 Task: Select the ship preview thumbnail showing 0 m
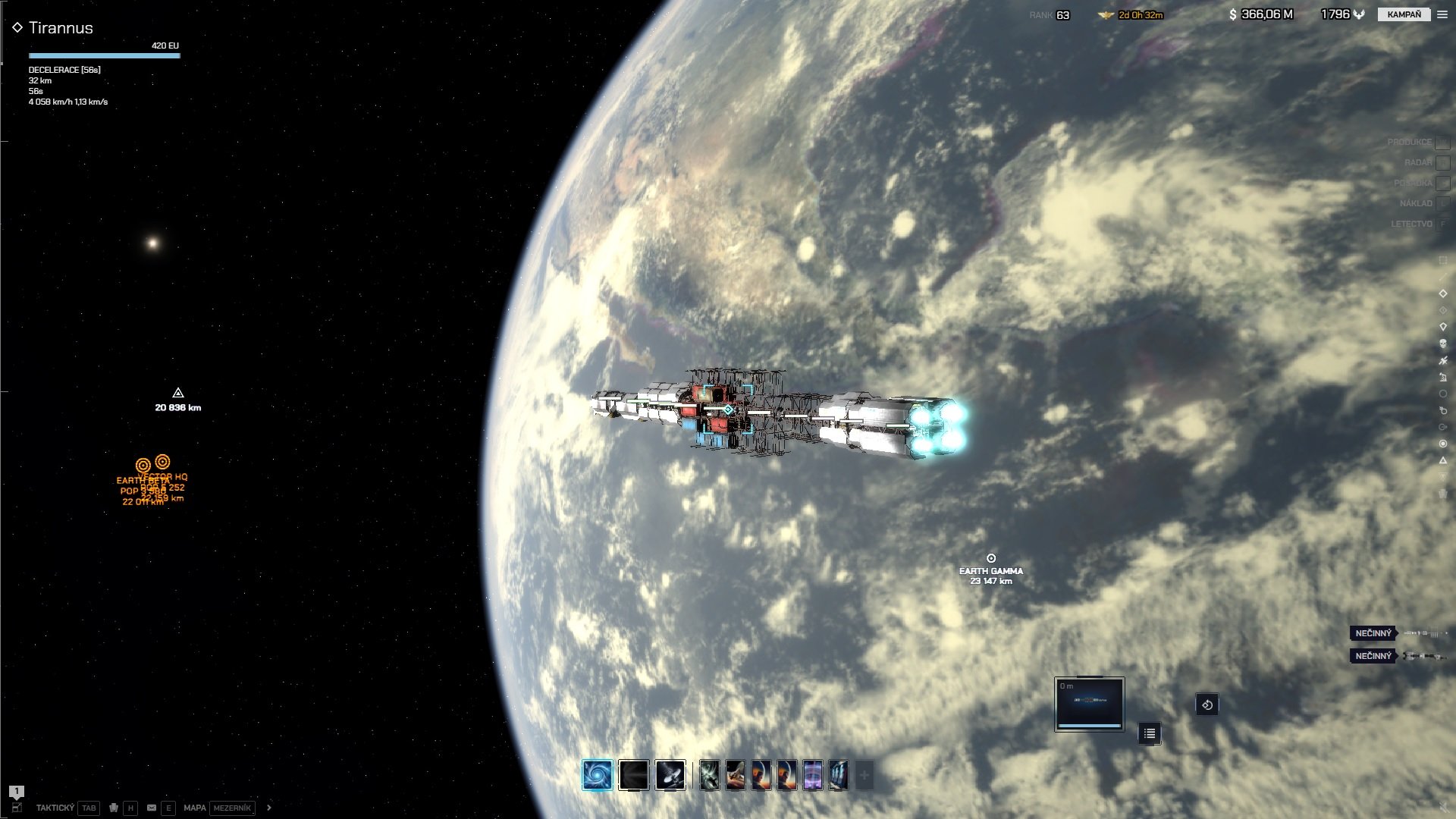click(1089, 704)
